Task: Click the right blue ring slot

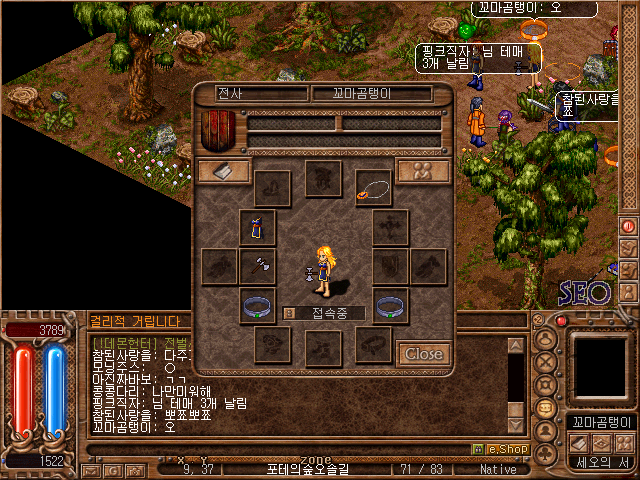Action: (390, 306)
